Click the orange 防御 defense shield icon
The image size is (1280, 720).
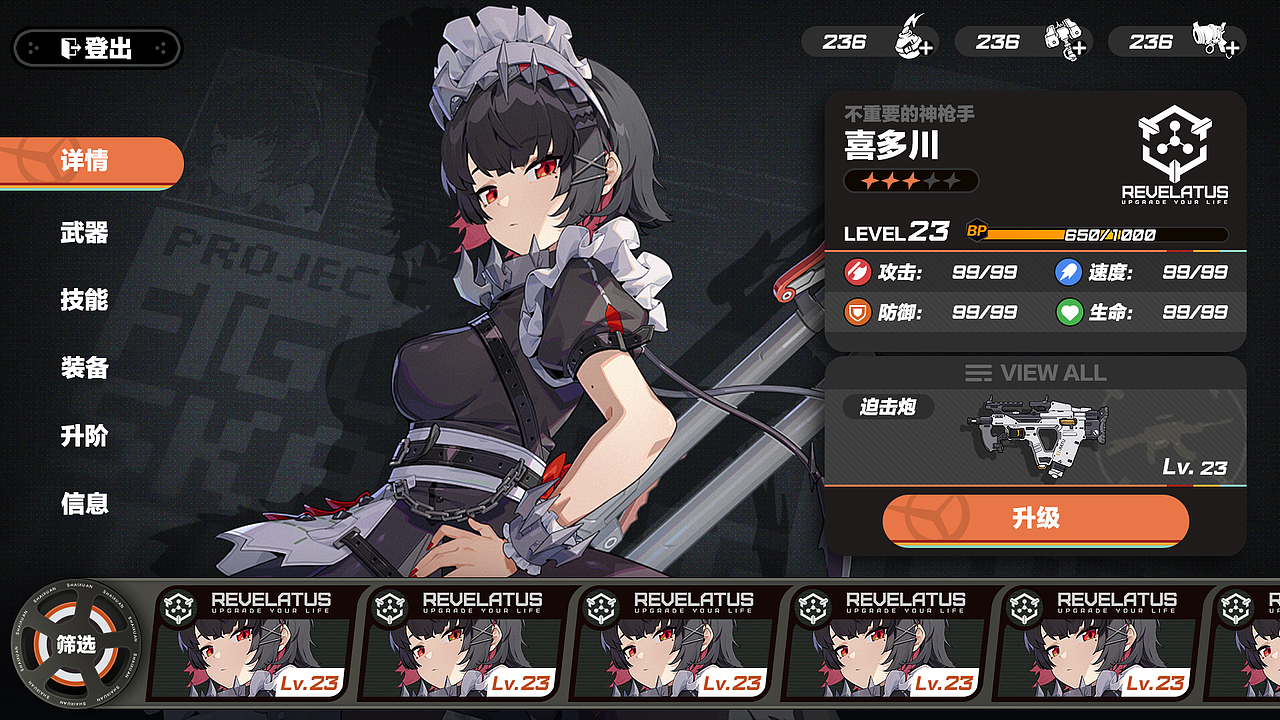click(x=858, y=312)
